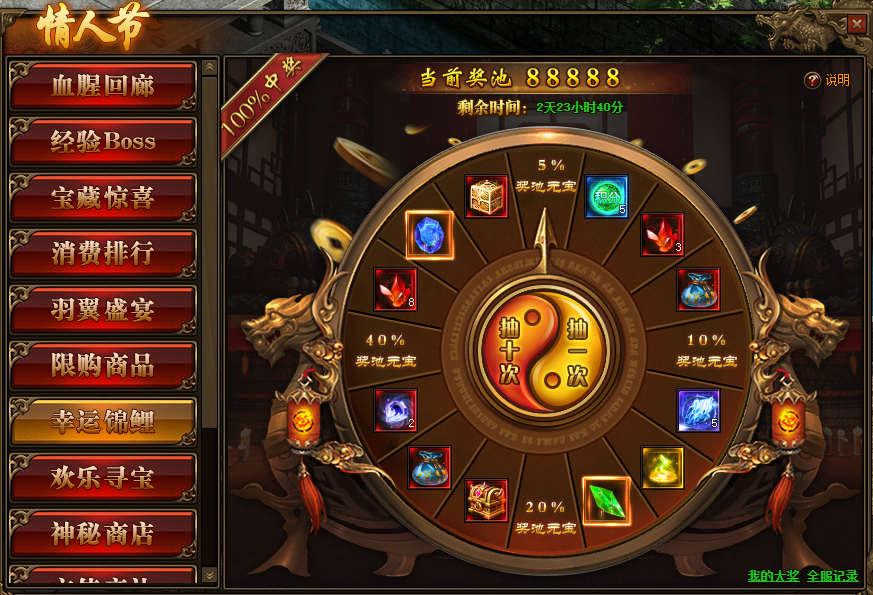This screenshot has height=595, width=873.
Task: Open the 血腥回廊 event tab
Action: [103, 86]
